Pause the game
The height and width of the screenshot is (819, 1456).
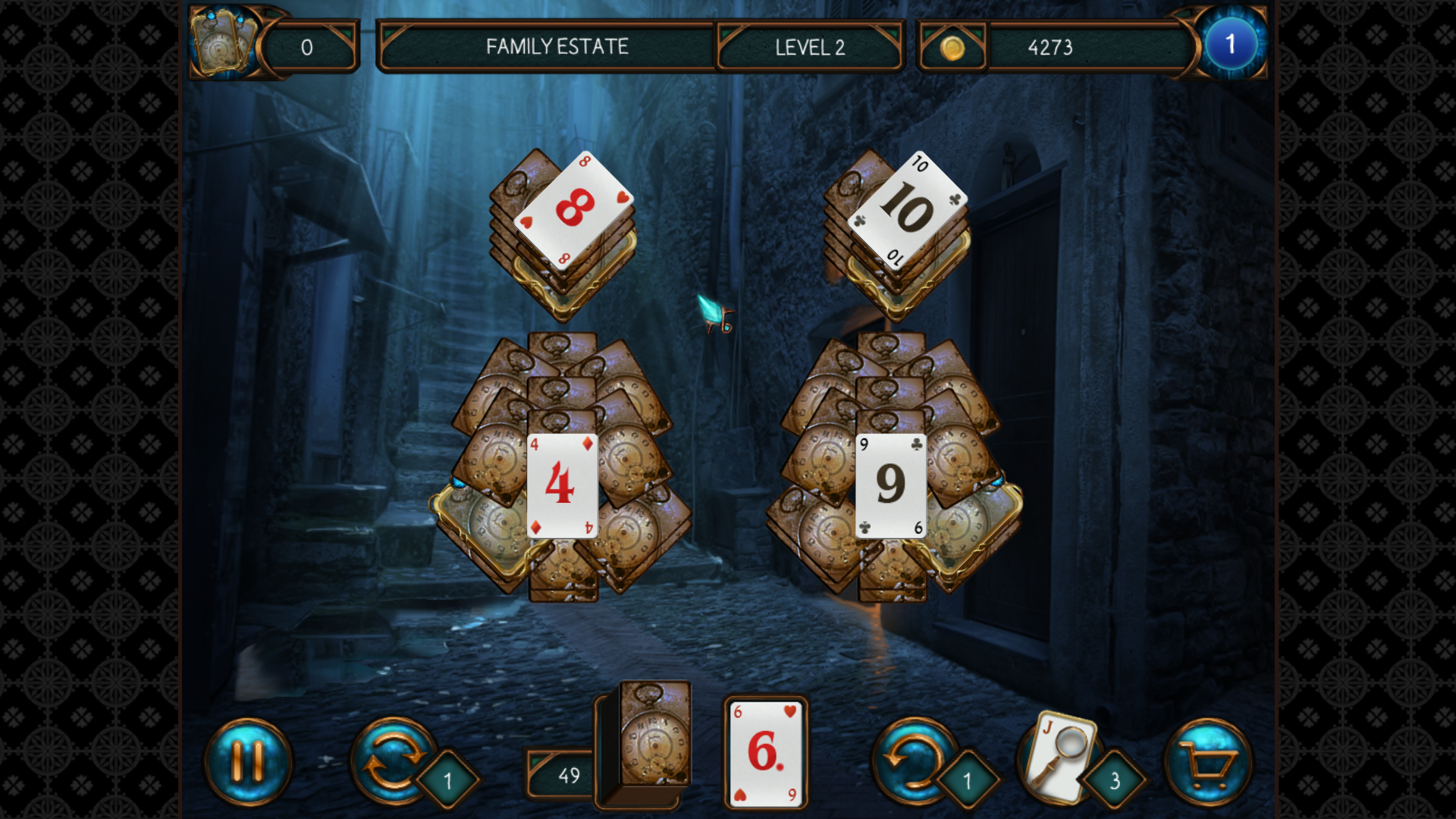click(250, 761)
